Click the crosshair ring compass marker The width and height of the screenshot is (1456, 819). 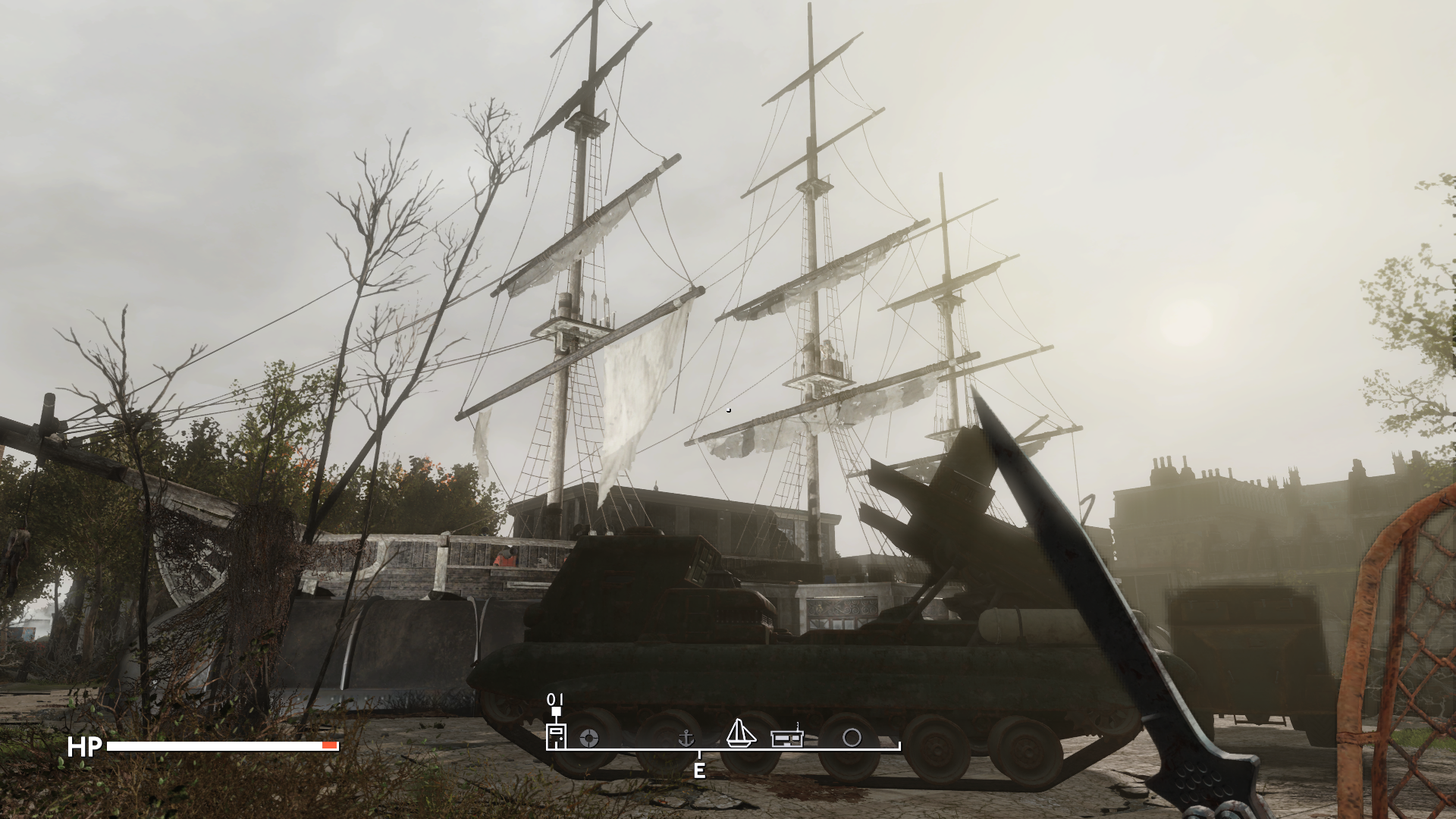coord(589,738)
